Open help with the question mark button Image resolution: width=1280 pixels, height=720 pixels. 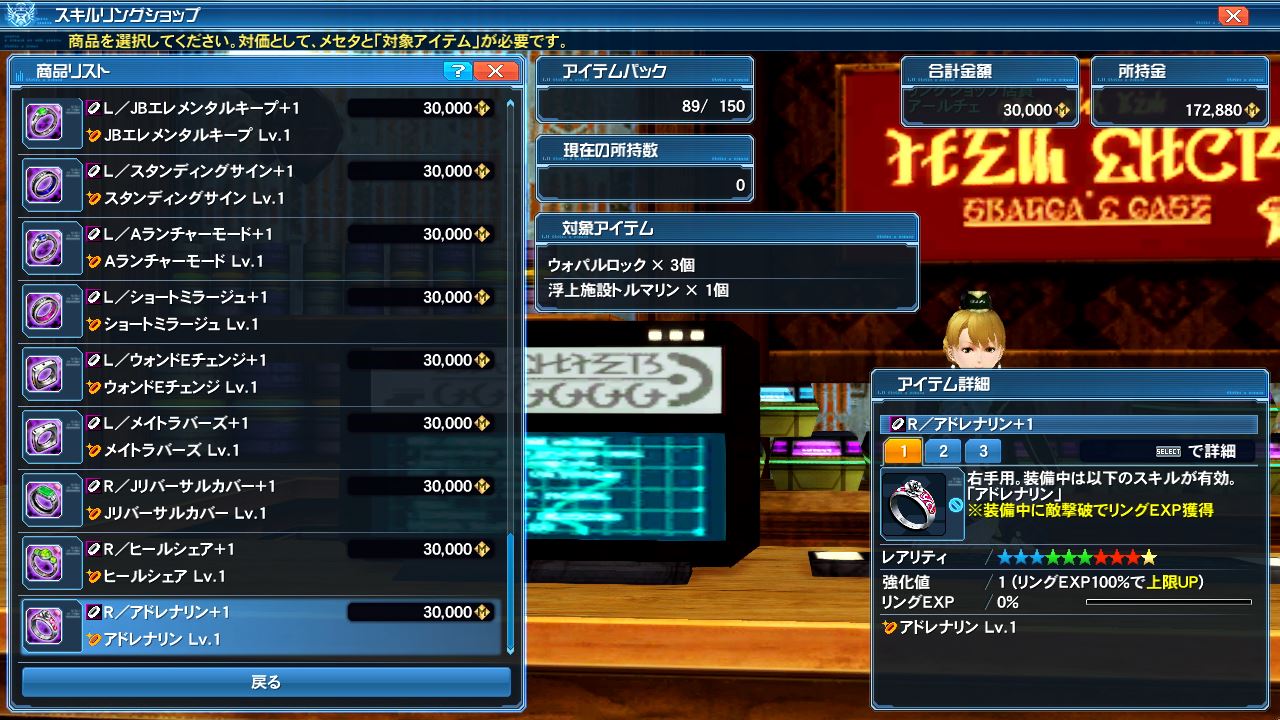[x=457, y=71]
